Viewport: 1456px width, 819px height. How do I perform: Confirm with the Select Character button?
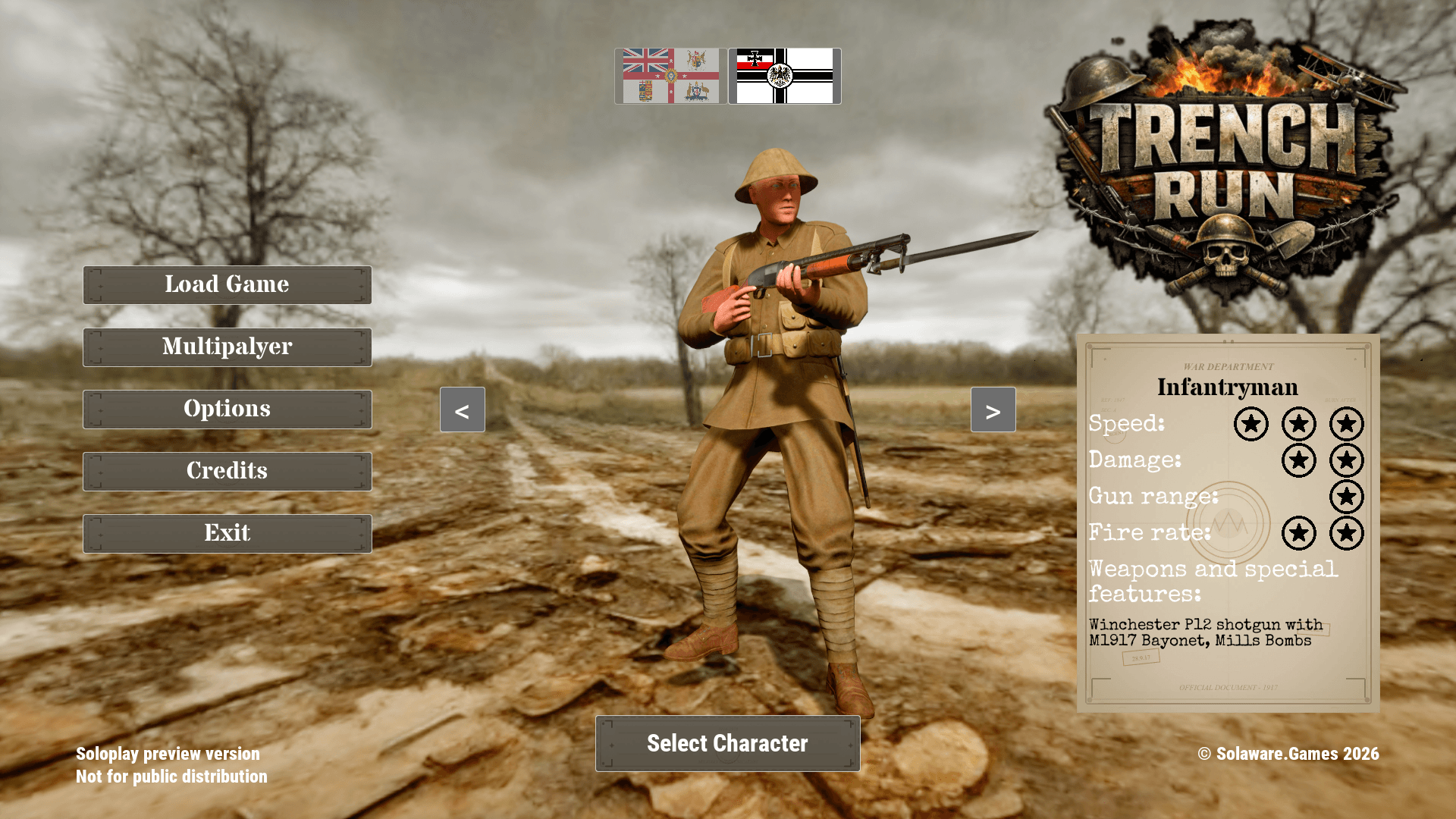tap(727, 743)
